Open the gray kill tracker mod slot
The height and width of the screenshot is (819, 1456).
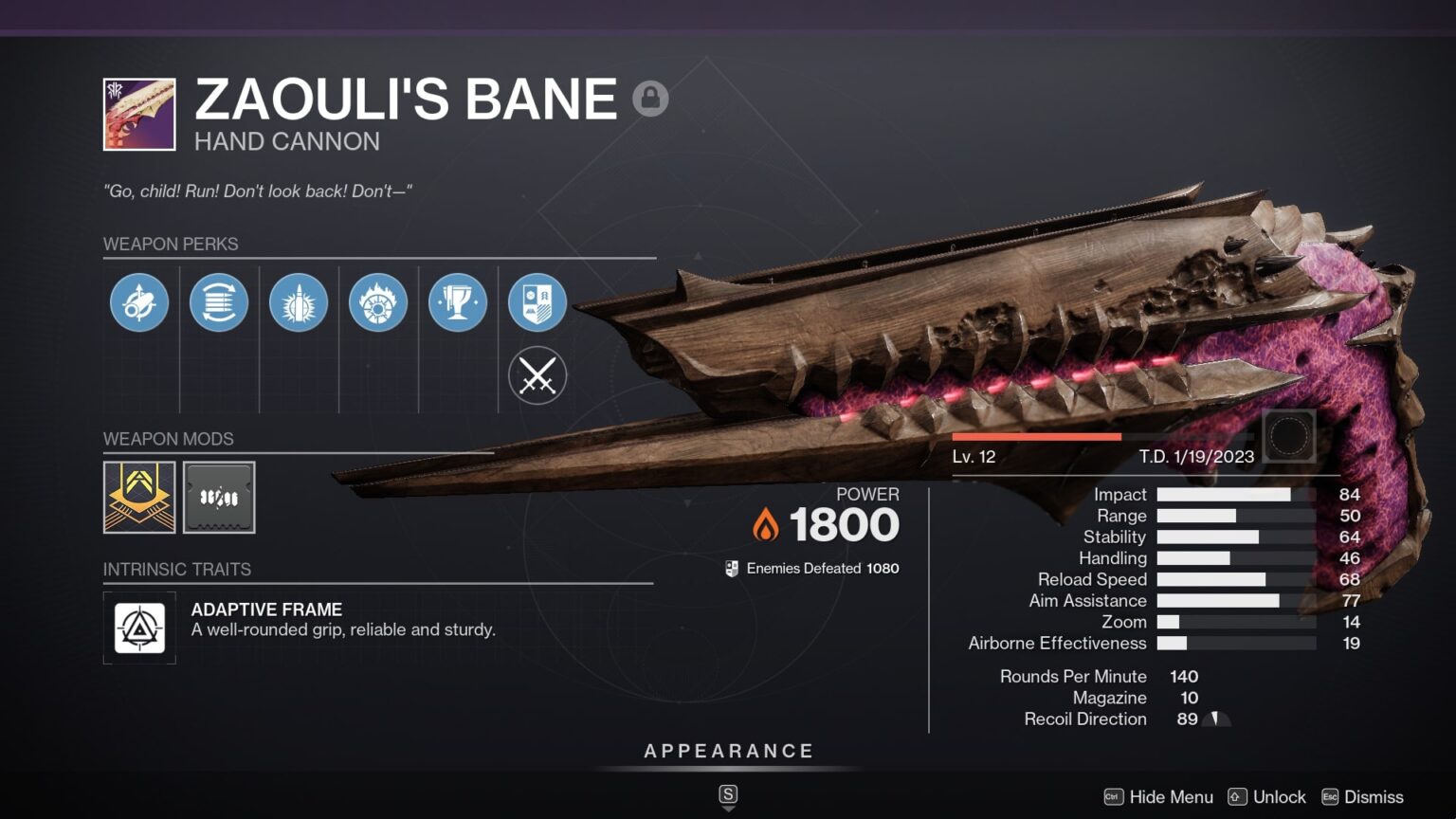click(219, 497)
